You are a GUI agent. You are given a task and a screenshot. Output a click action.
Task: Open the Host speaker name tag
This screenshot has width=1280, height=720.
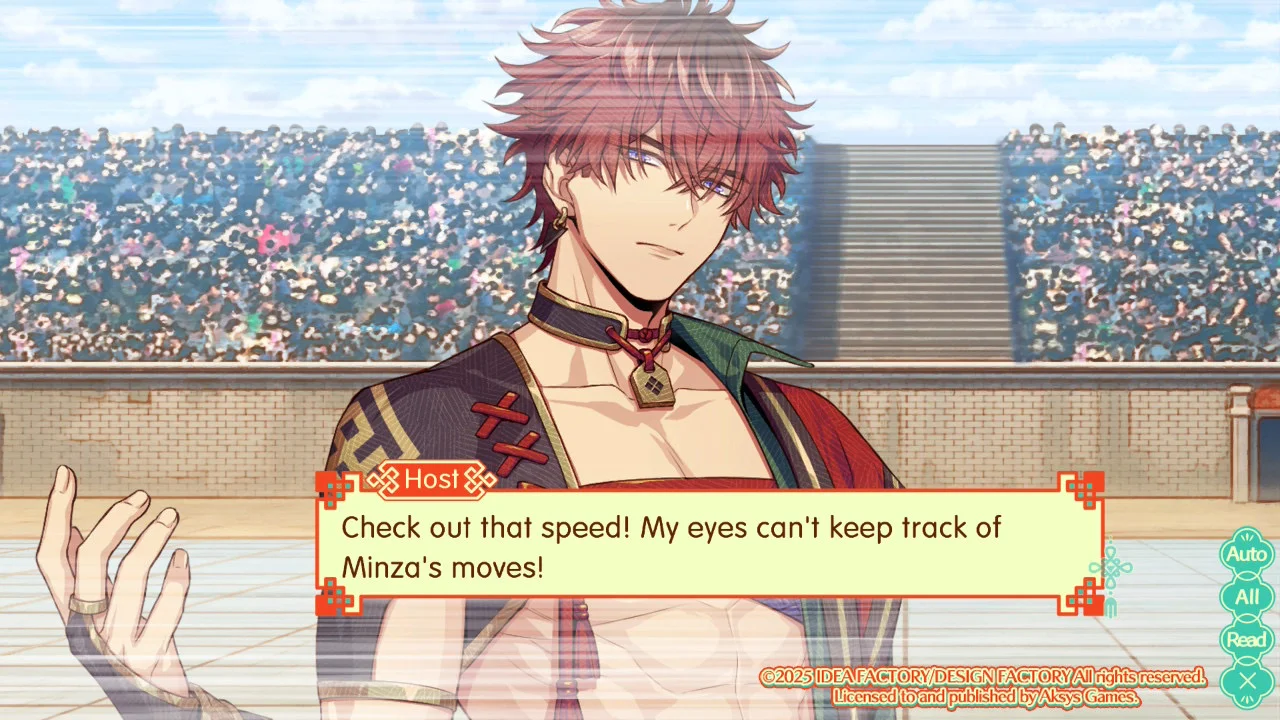432,480
